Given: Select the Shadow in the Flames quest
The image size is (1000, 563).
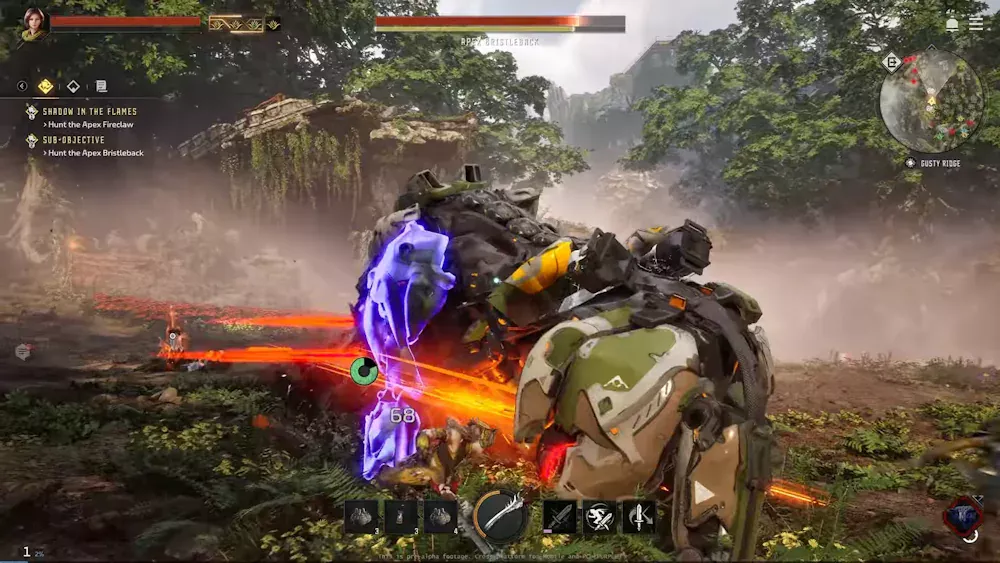Looking at the screenshot, I should (x=90, y=111).
